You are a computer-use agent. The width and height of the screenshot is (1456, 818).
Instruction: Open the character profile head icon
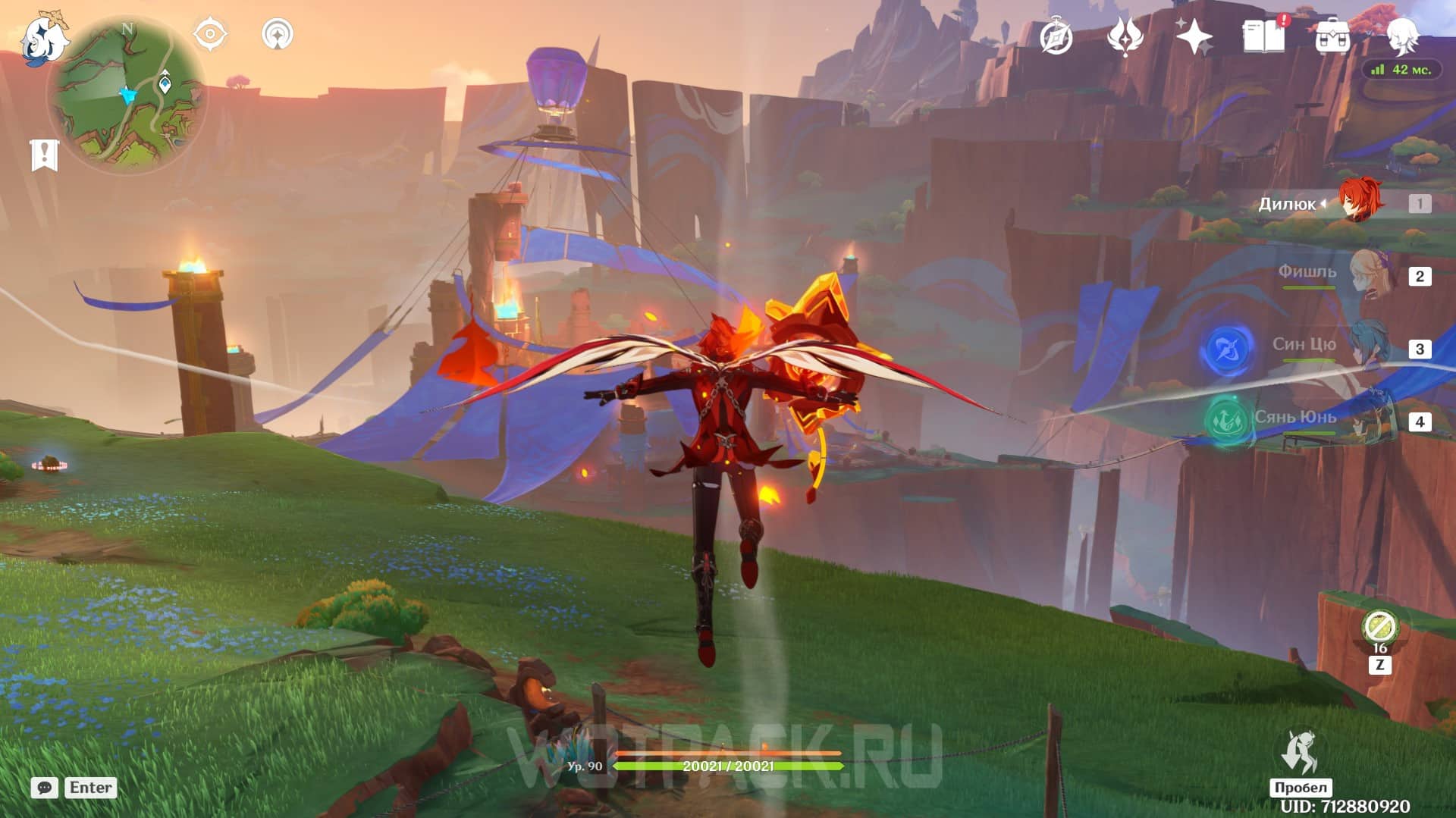tap(1401, 36)
